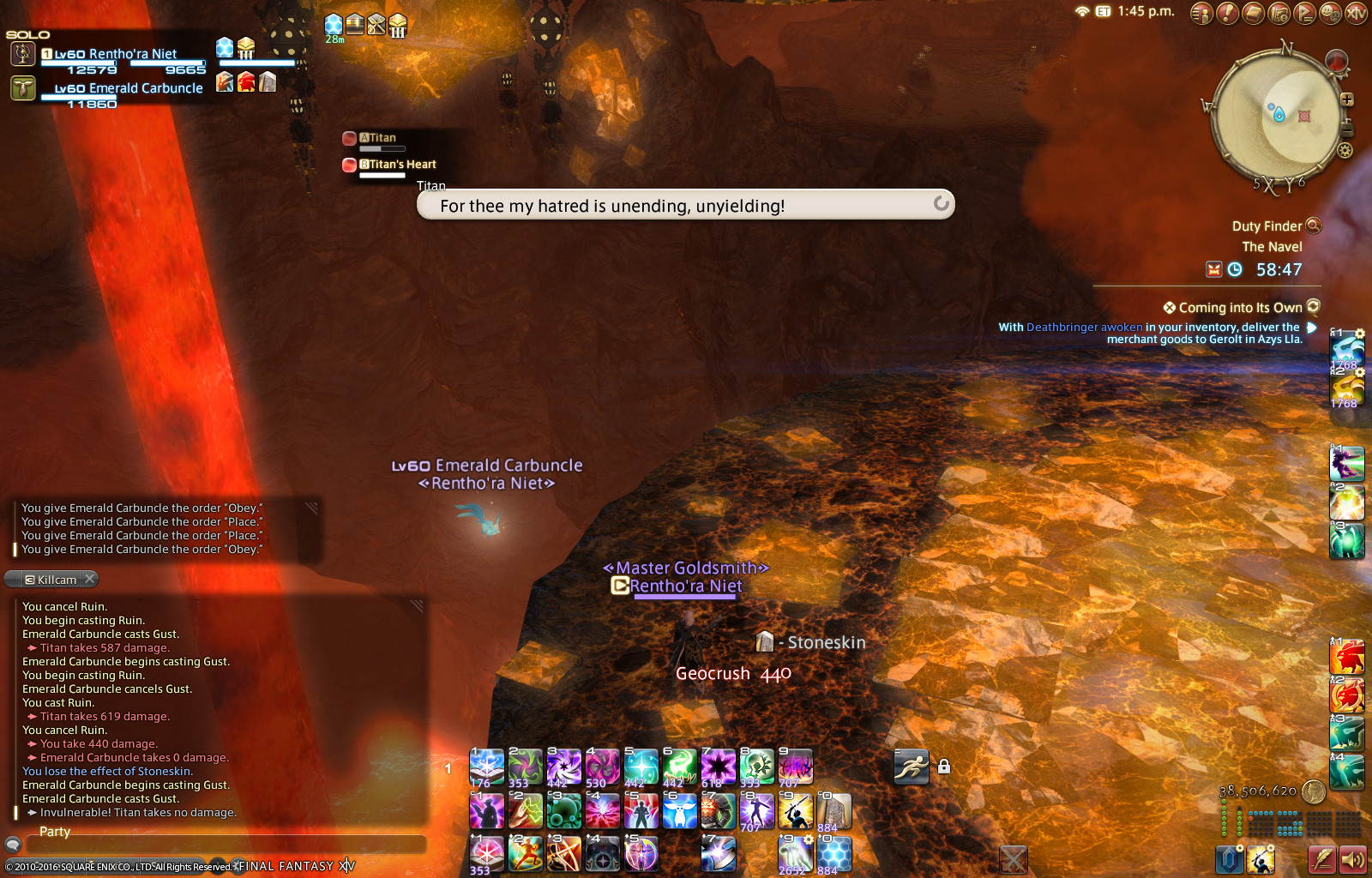Image resolution: width=1372 pixels, height=878 pixels.
Task: Use the open-book spell in hotbar slot 1
Action: pyautogui.click(x=486, y=766)
